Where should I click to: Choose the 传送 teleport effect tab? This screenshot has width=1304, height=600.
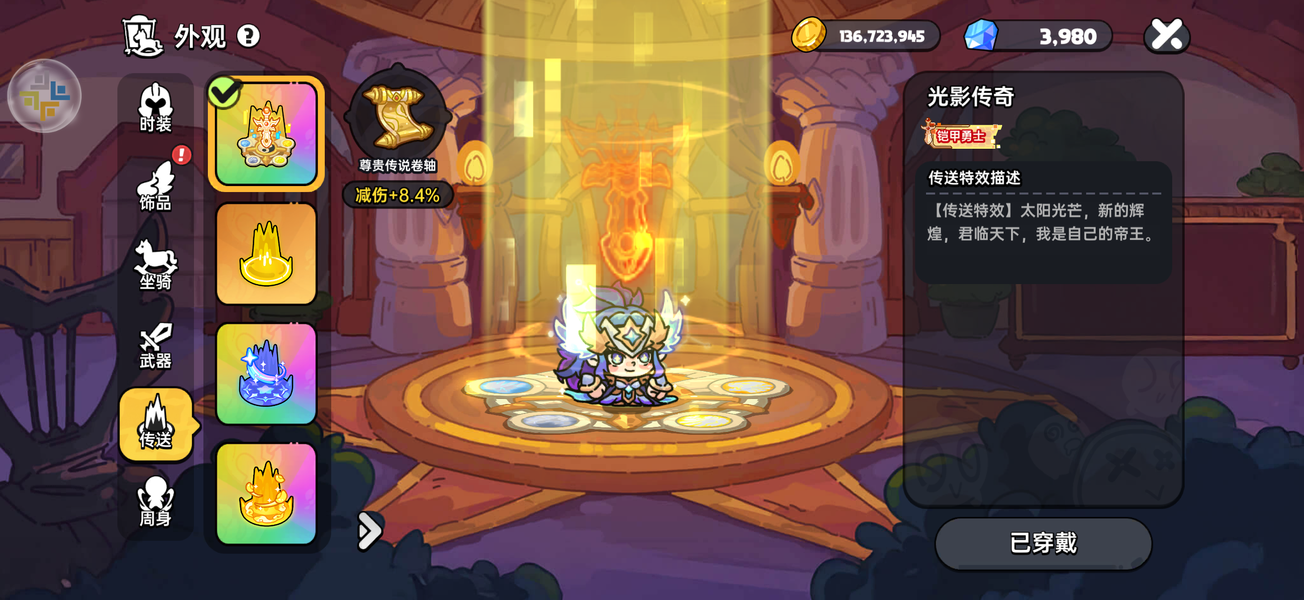[155, 425]
